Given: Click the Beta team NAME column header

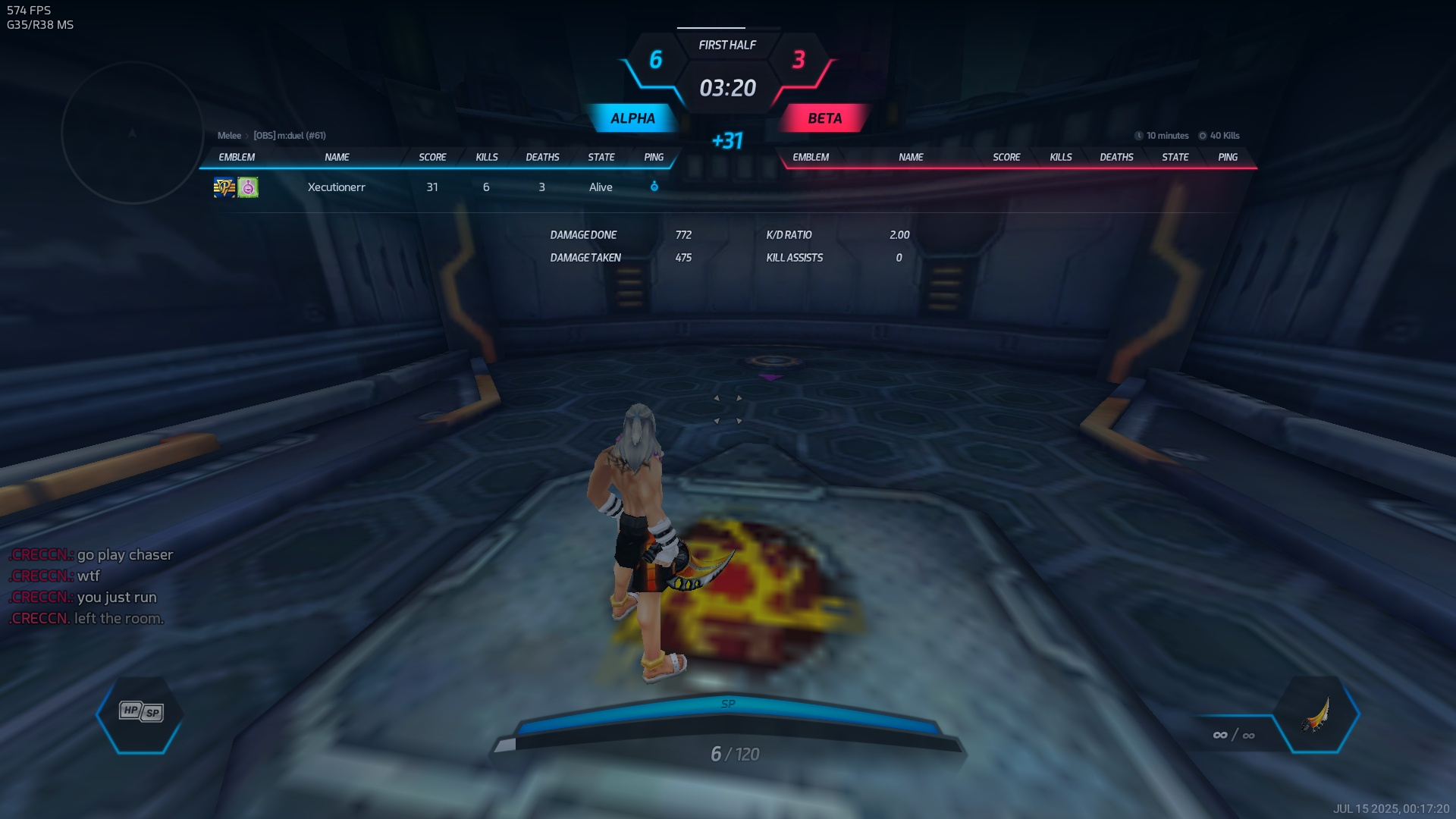Looking at the screenshot, I should pyautogui.click(x=911, y=157).
